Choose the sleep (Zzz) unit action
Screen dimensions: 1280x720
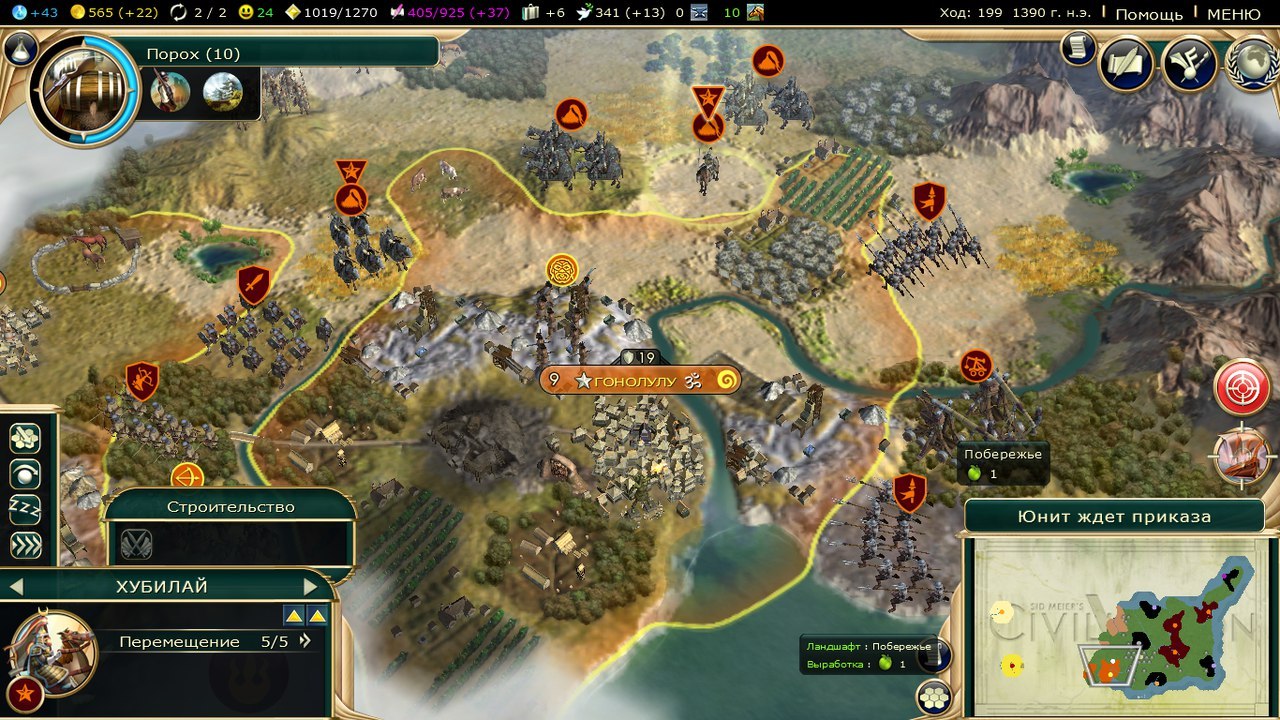25,508
